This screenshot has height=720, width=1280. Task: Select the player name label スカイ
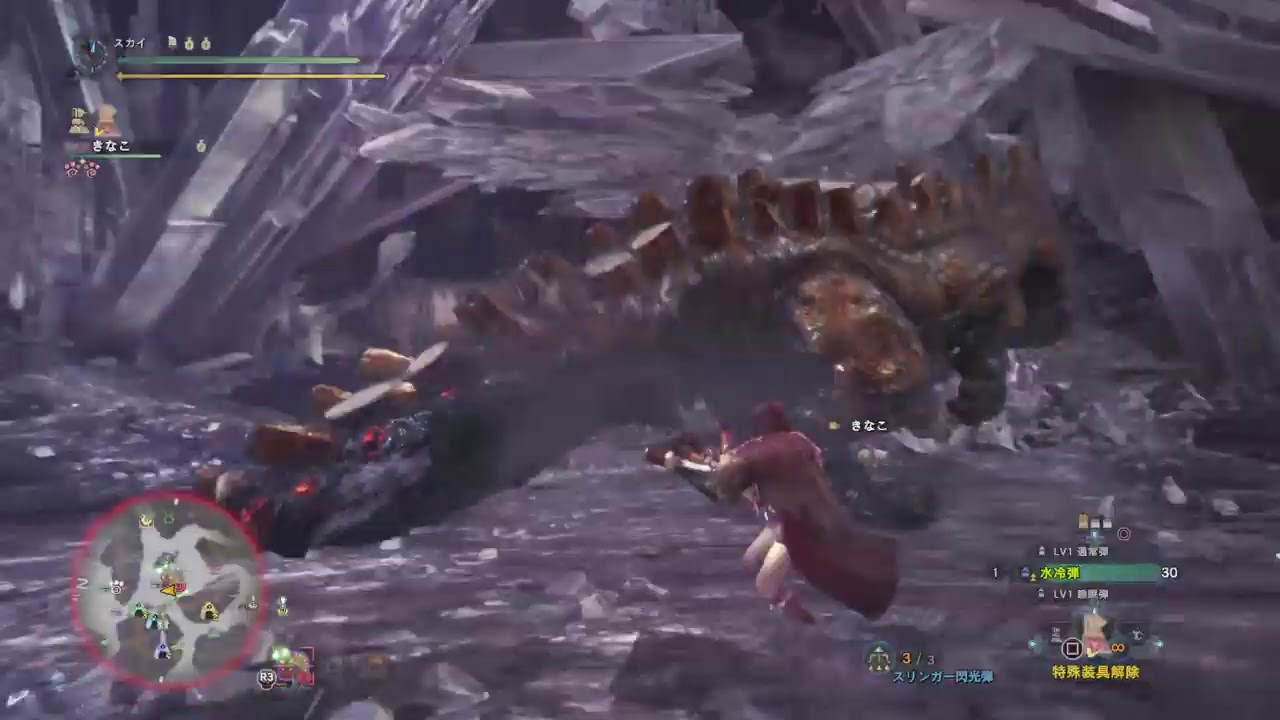tap(130, 43)
